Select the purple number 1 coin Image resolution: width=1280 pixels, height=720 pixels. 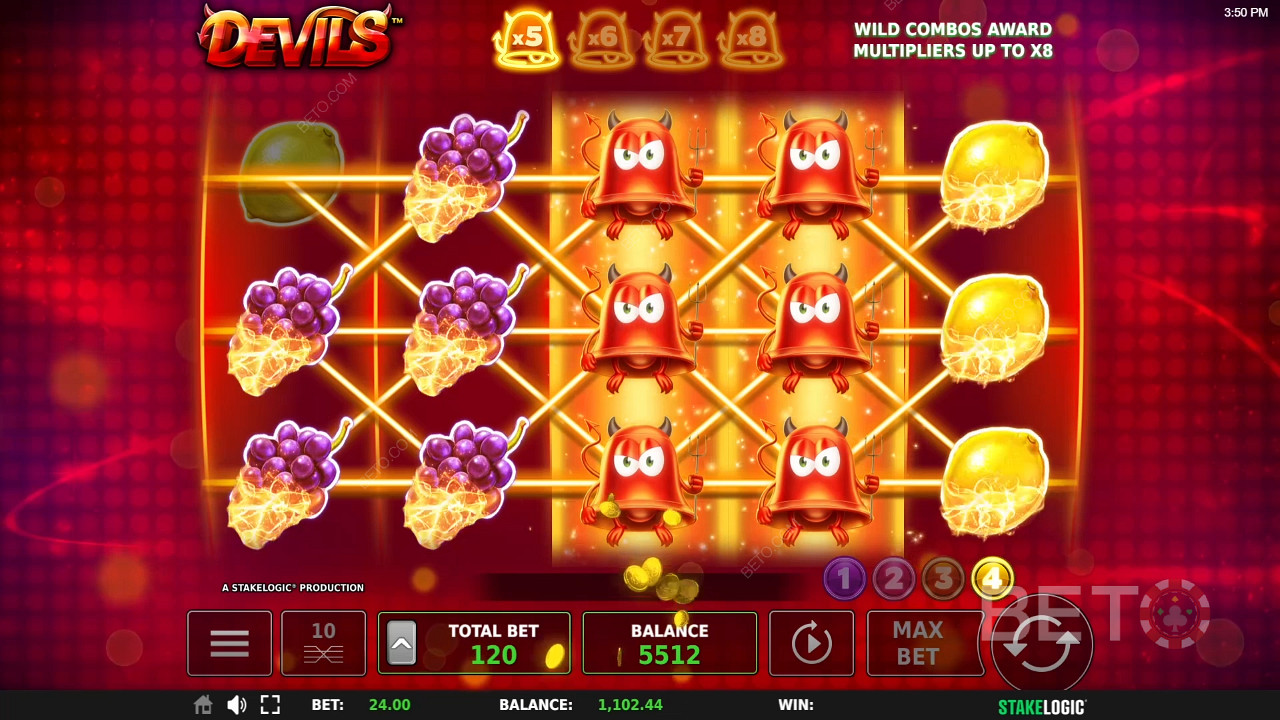(x=844, y=578)
